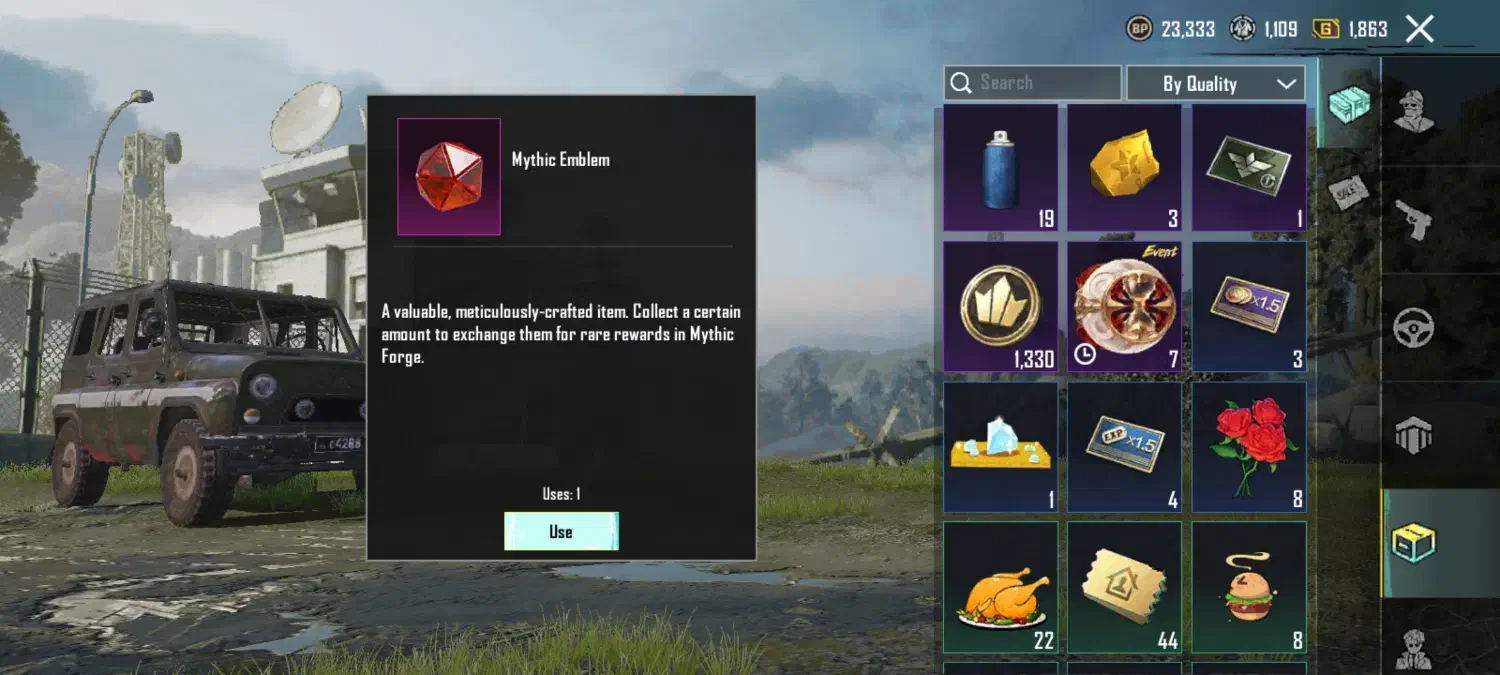Image resolution: width=1500 pixels, height=675 pixels.
Task: Select the roast chicken item
Action: point(1000,587)
